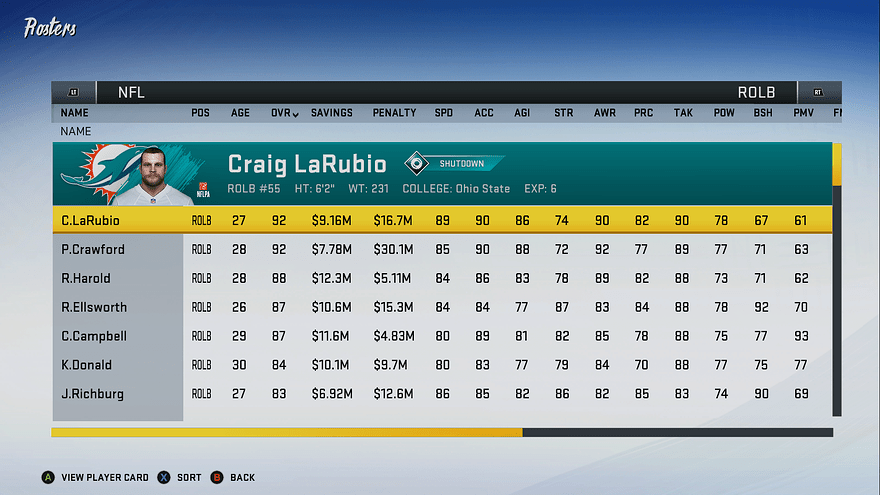This screenshot has width=880, height=495.
Task: Sort players by the AGE column
Action: tap(240, 113)
